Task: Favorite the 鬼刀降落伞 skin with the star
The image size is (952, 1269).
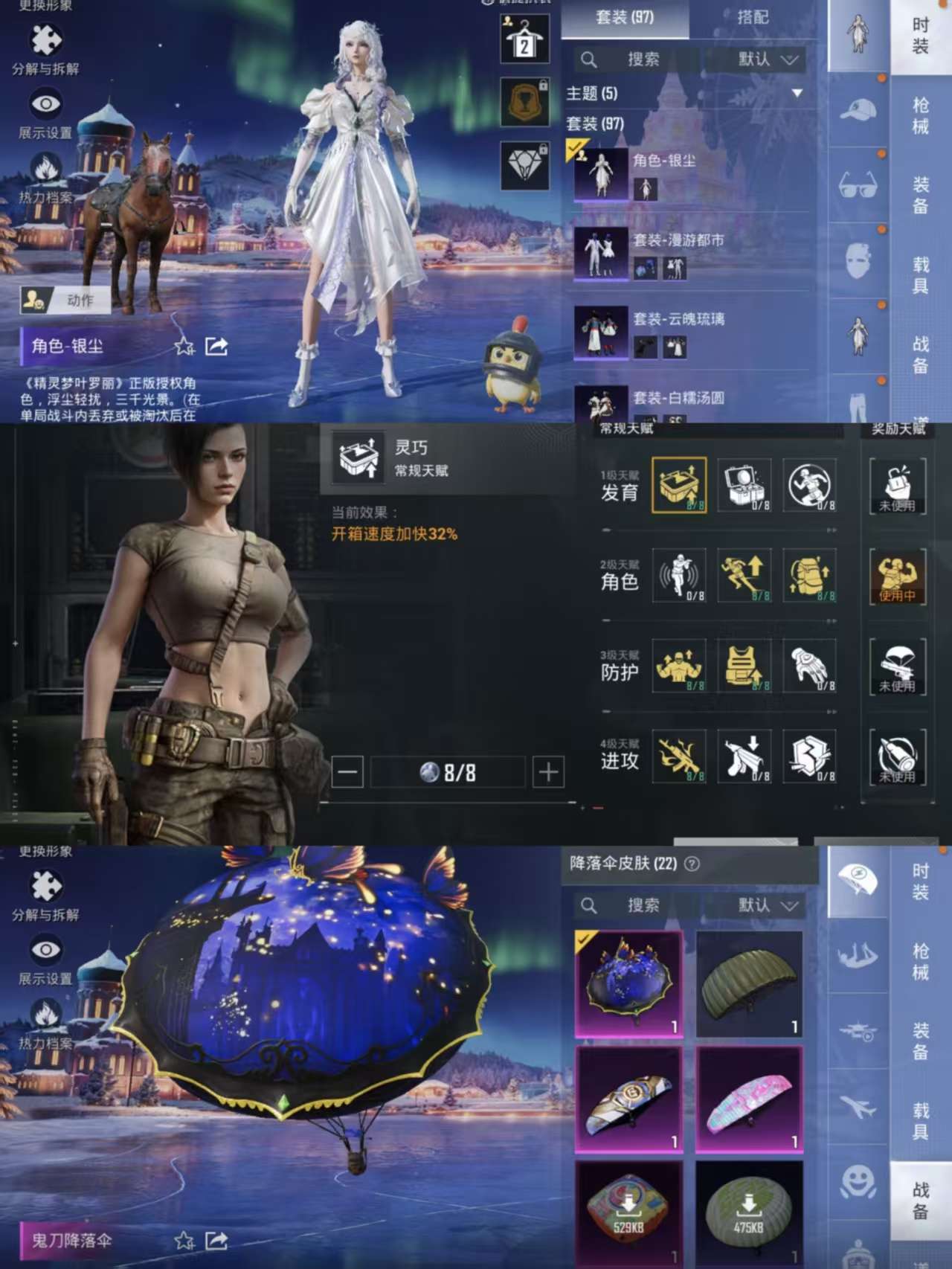Action: coord(184,1240)
